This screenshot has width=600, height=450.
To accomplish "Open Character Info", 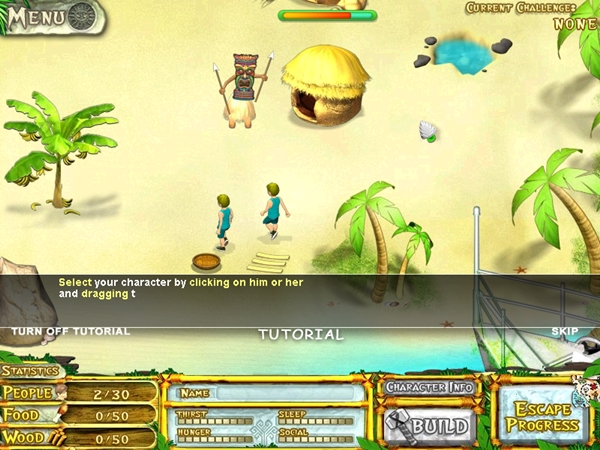I will [x=429, y=387].
